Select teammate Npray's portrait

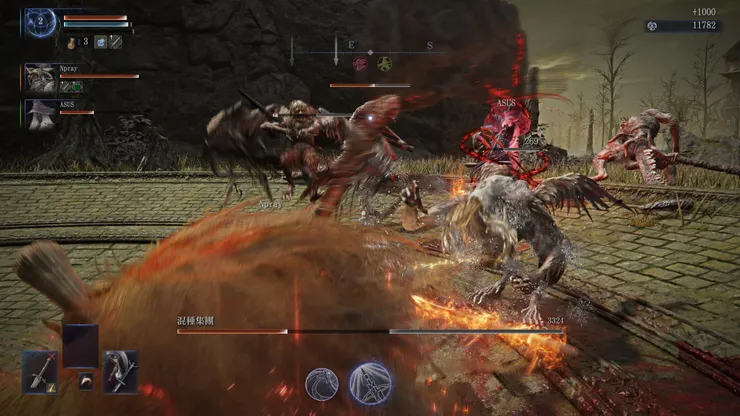coord(40,78)
